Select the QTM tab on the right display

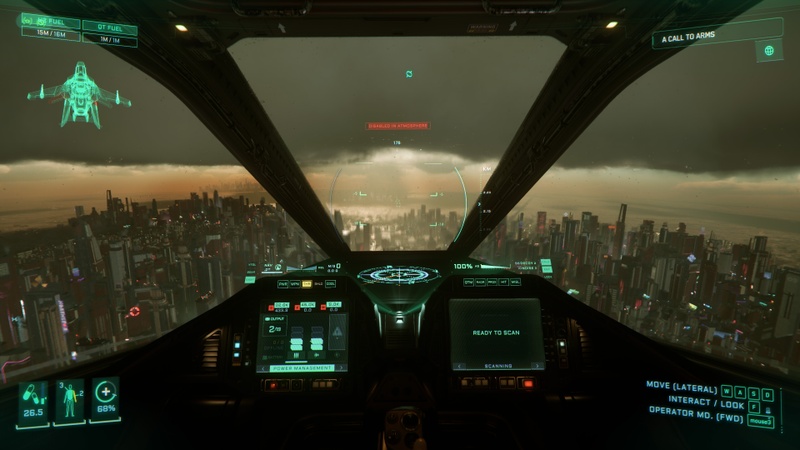469,282
